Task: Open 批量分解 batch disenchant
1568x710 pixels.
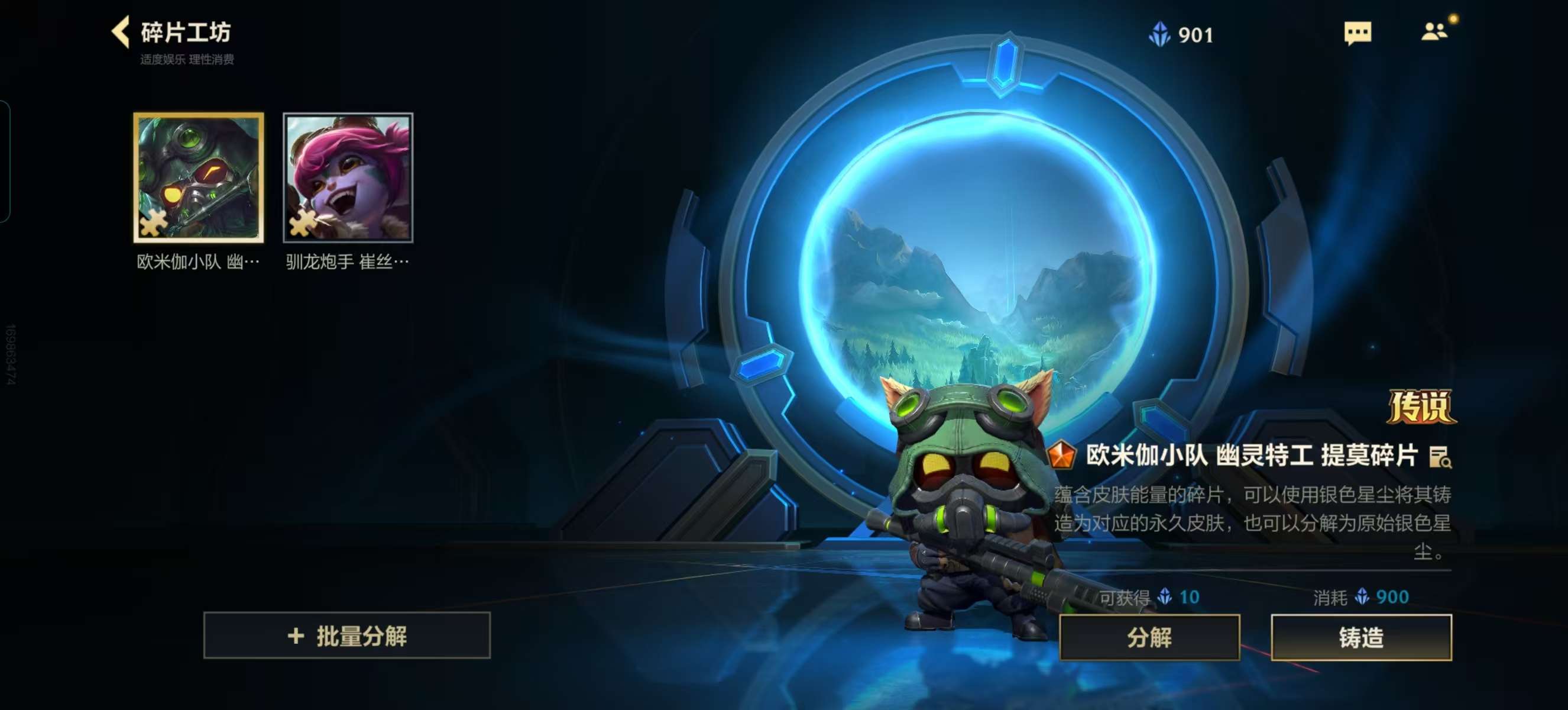Action: click(x=347, y=635)
